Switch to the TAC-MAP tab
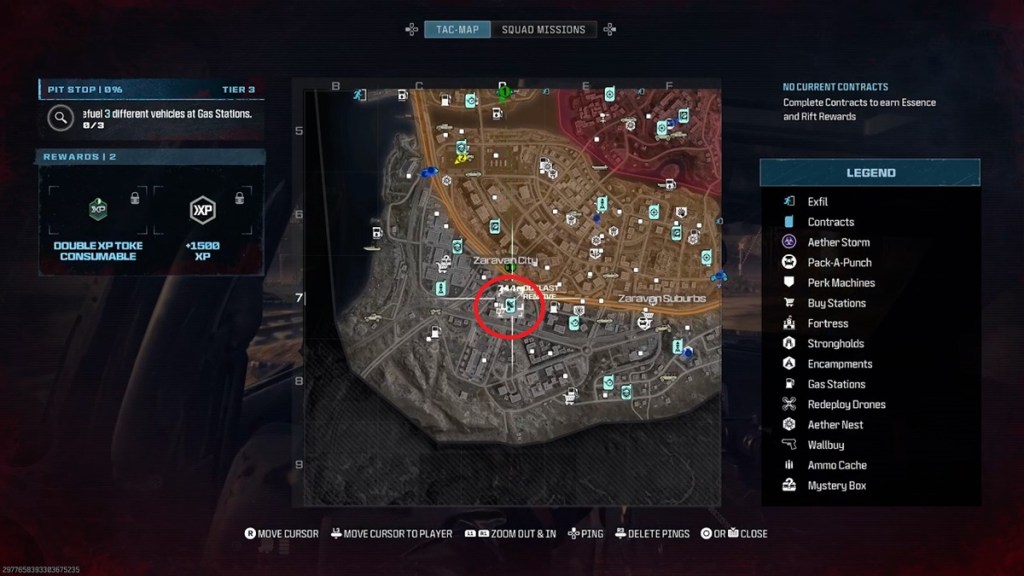This screenshot has width=1024, height=576. (x=456, y=29)
